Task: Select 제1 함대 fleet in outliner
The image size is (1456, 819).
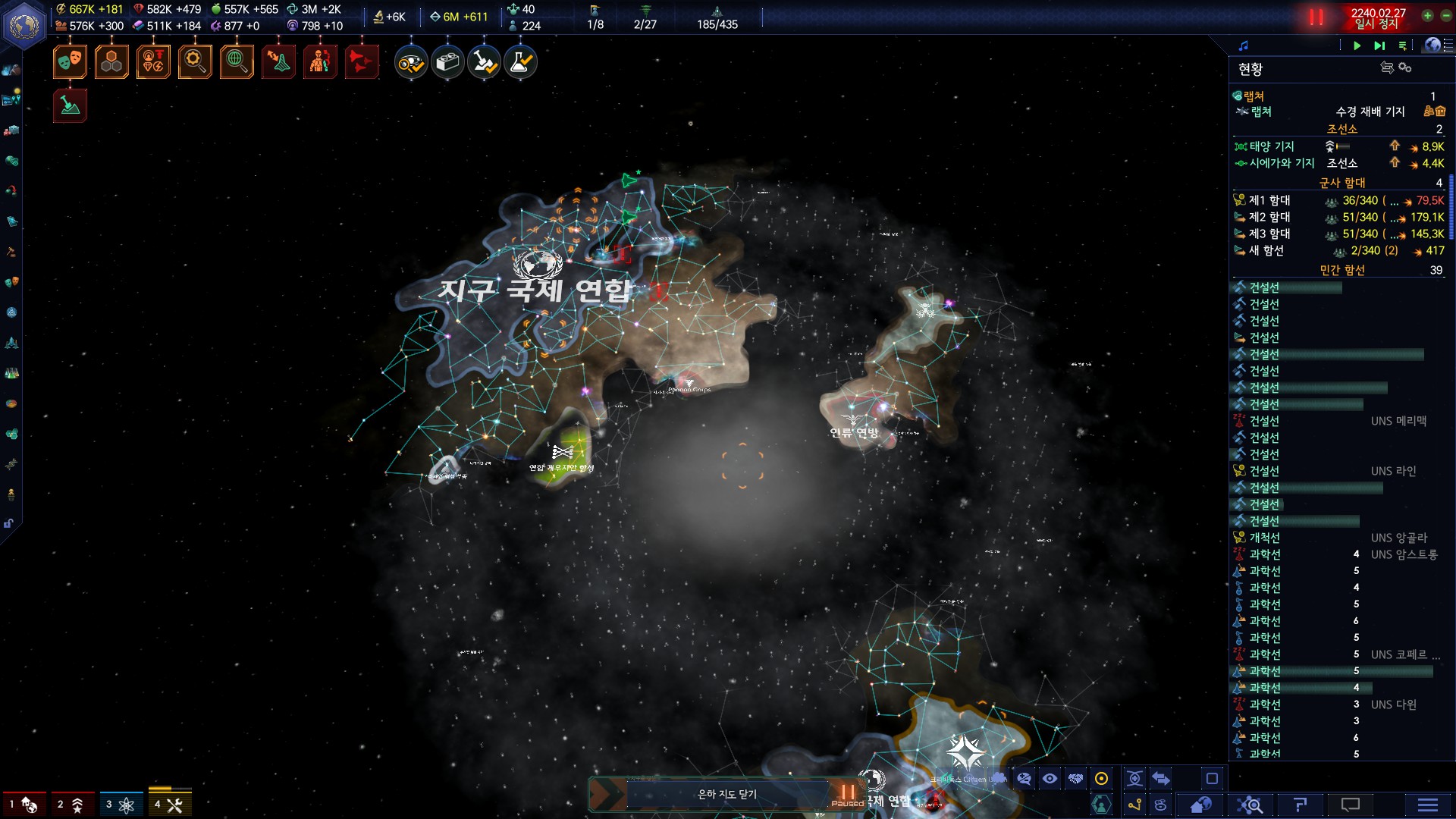Action: (1269, 200)
